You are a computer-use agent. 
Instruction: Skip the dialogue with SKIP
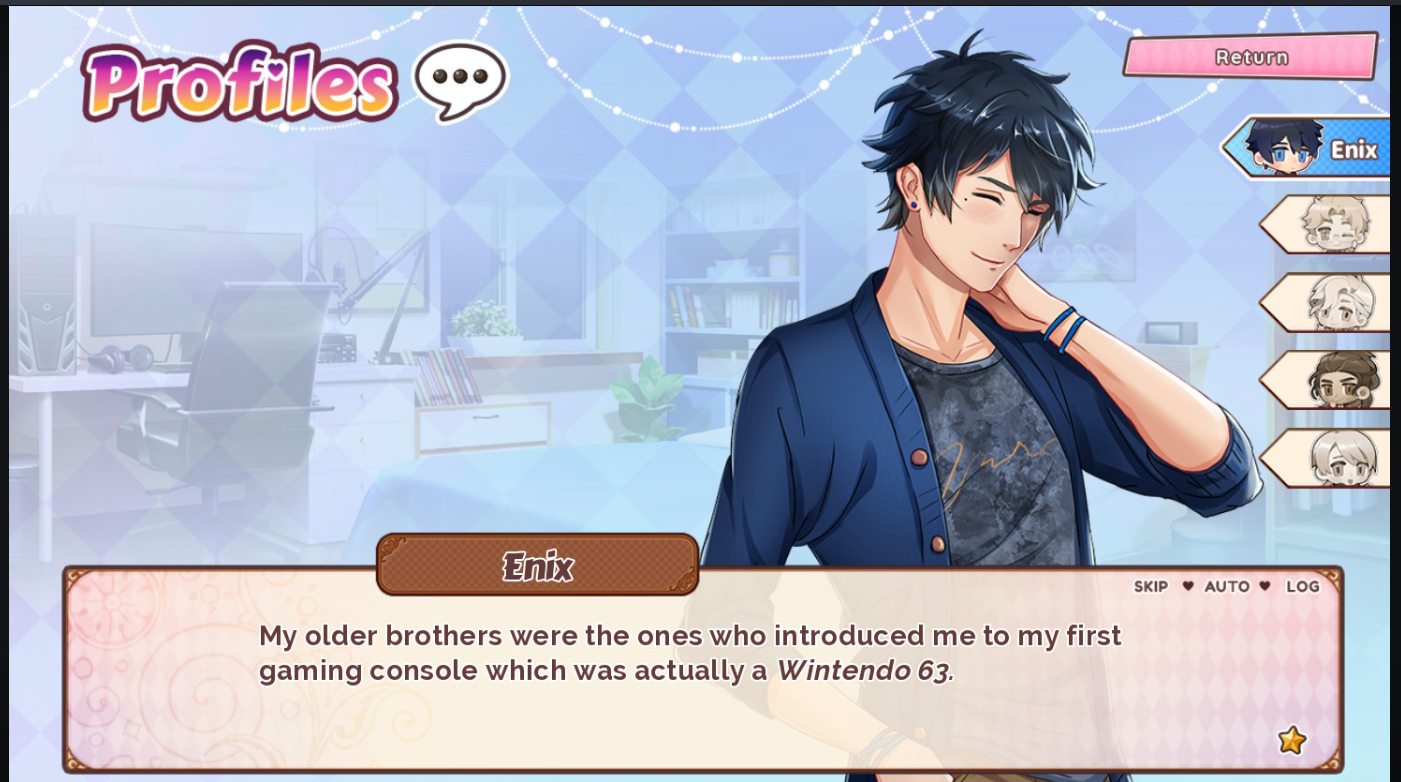pos(1150,586)
